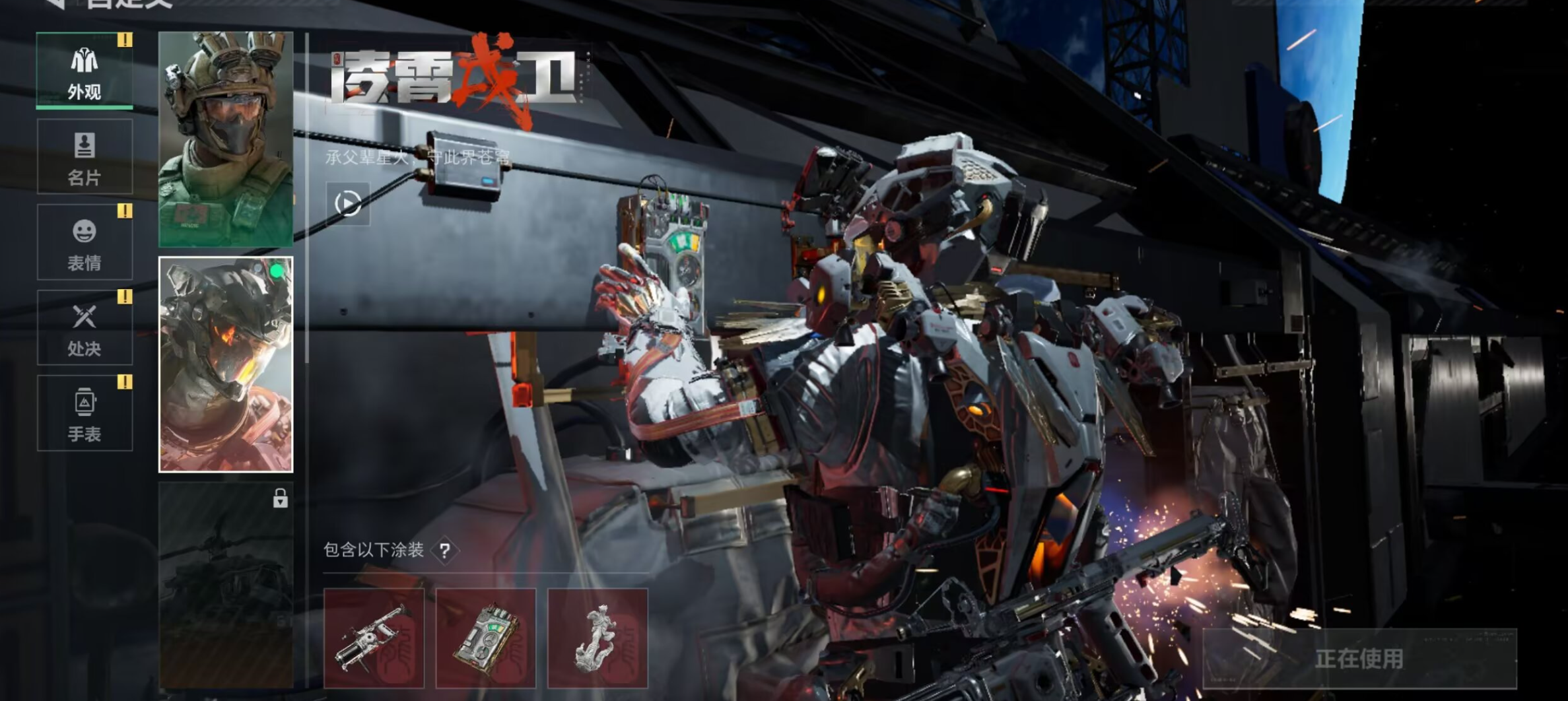View the included device box finish

pos(486,638)
